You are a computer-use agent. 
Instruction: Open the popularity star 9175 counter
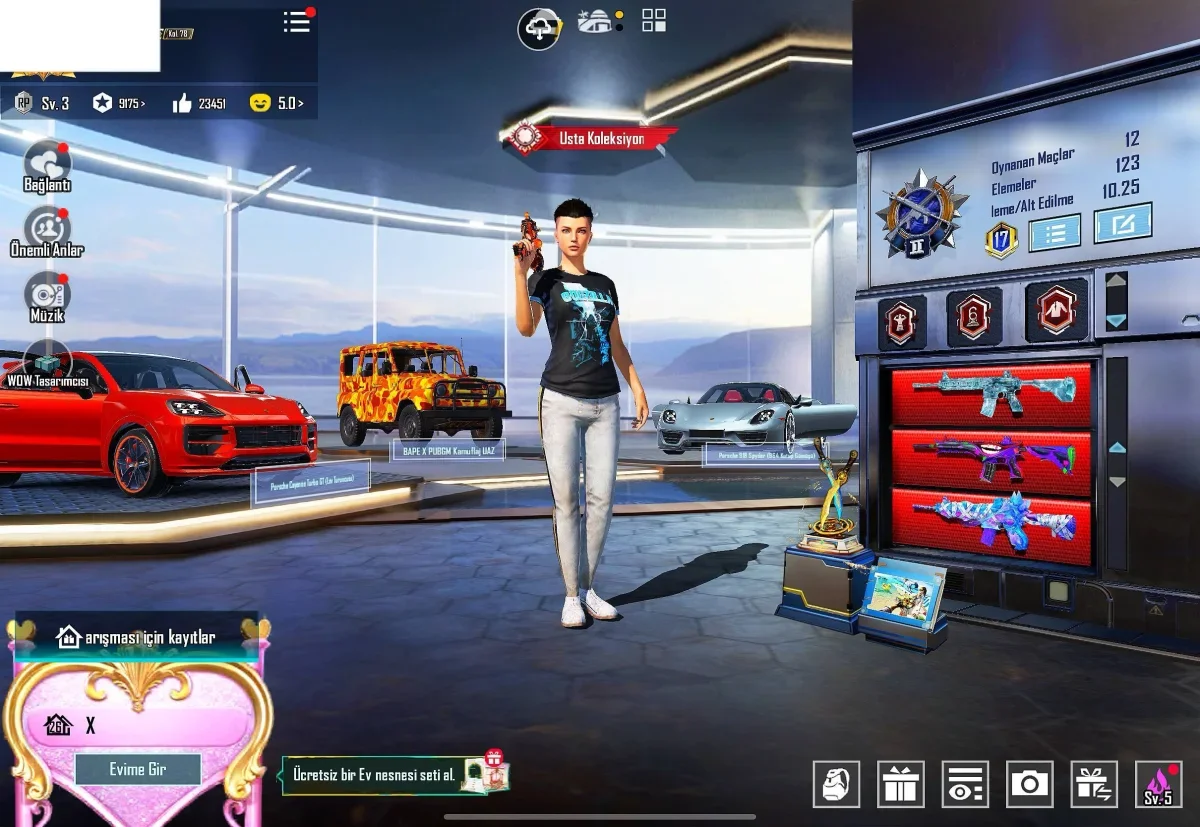click(x=119, y=103)
